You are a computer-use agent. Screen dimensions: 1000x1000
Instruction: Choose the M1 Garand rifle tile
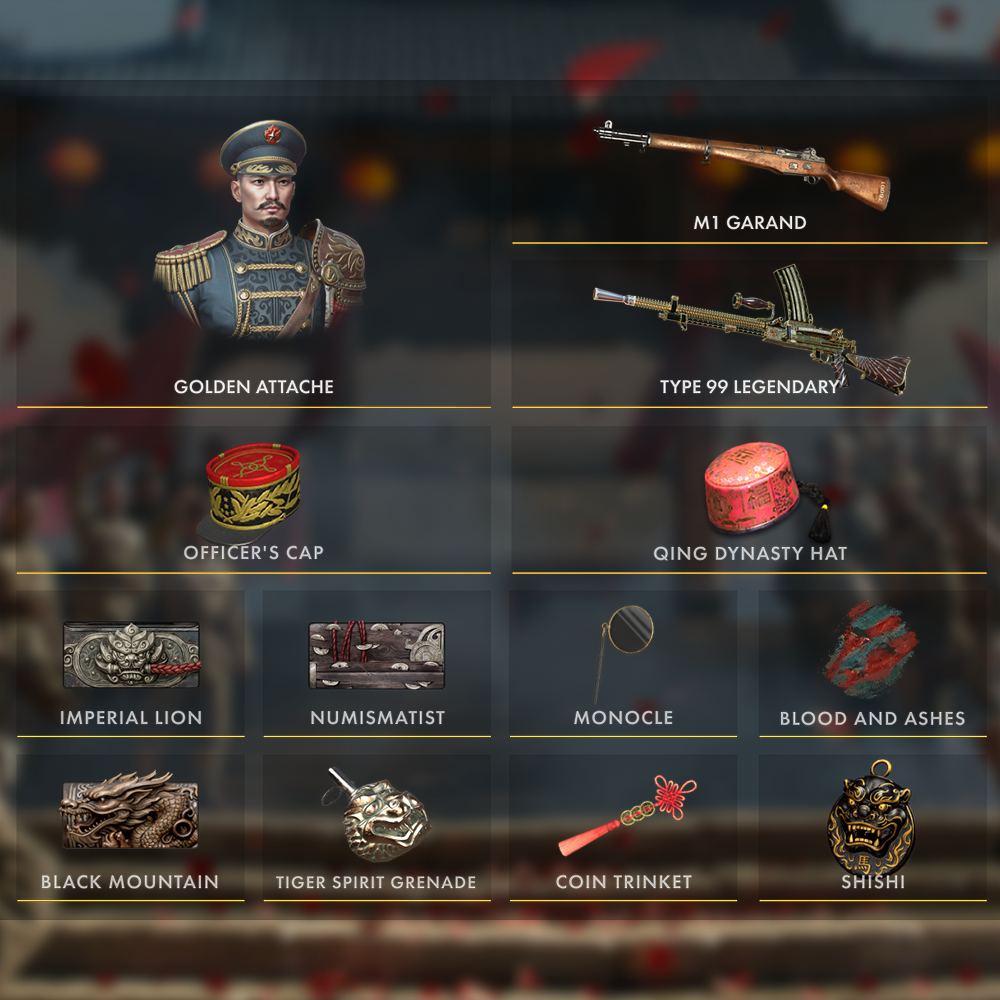click(749, 170)
